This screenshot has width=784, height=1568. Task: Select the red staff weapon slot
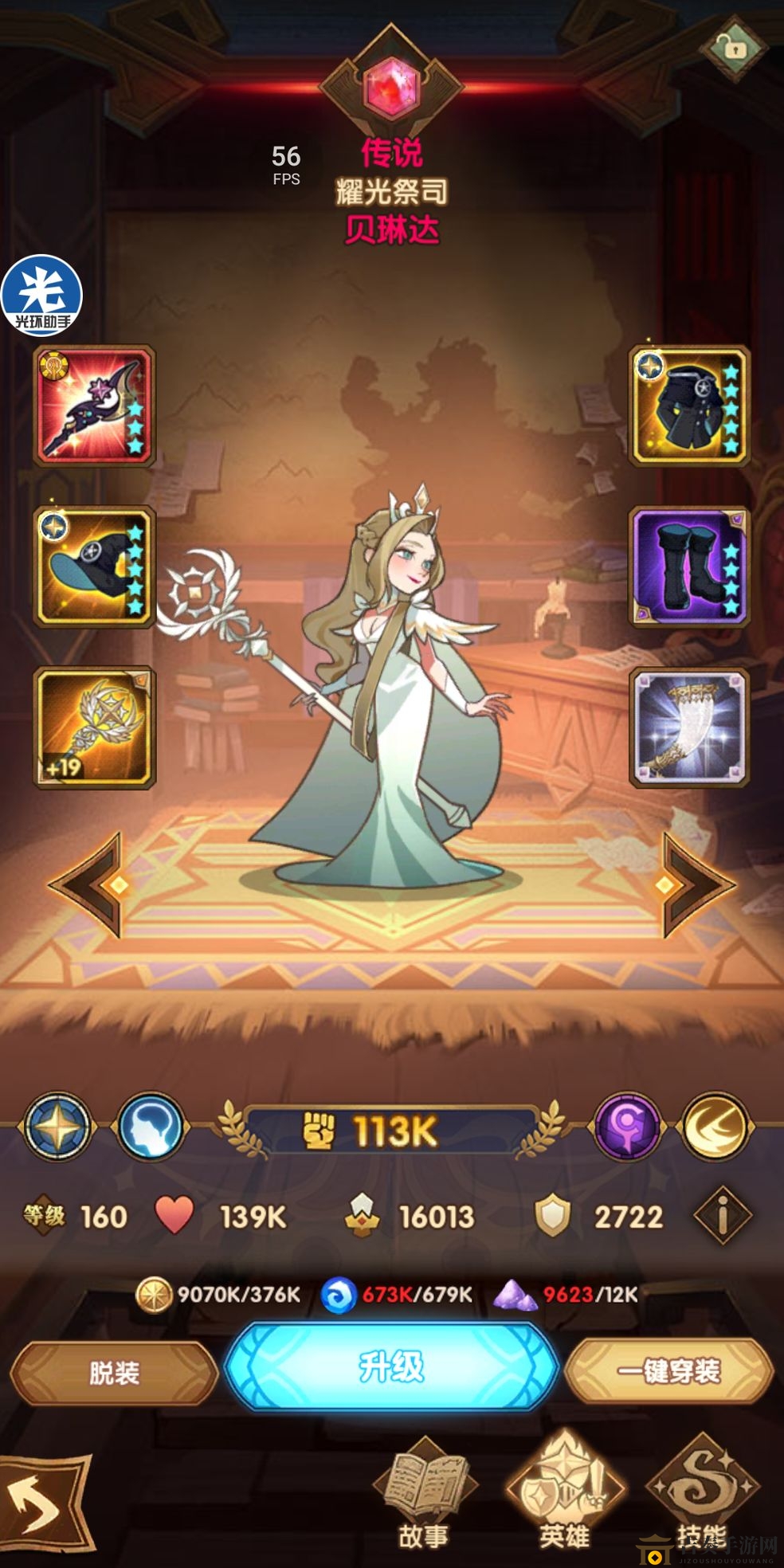tap(94, 406)
